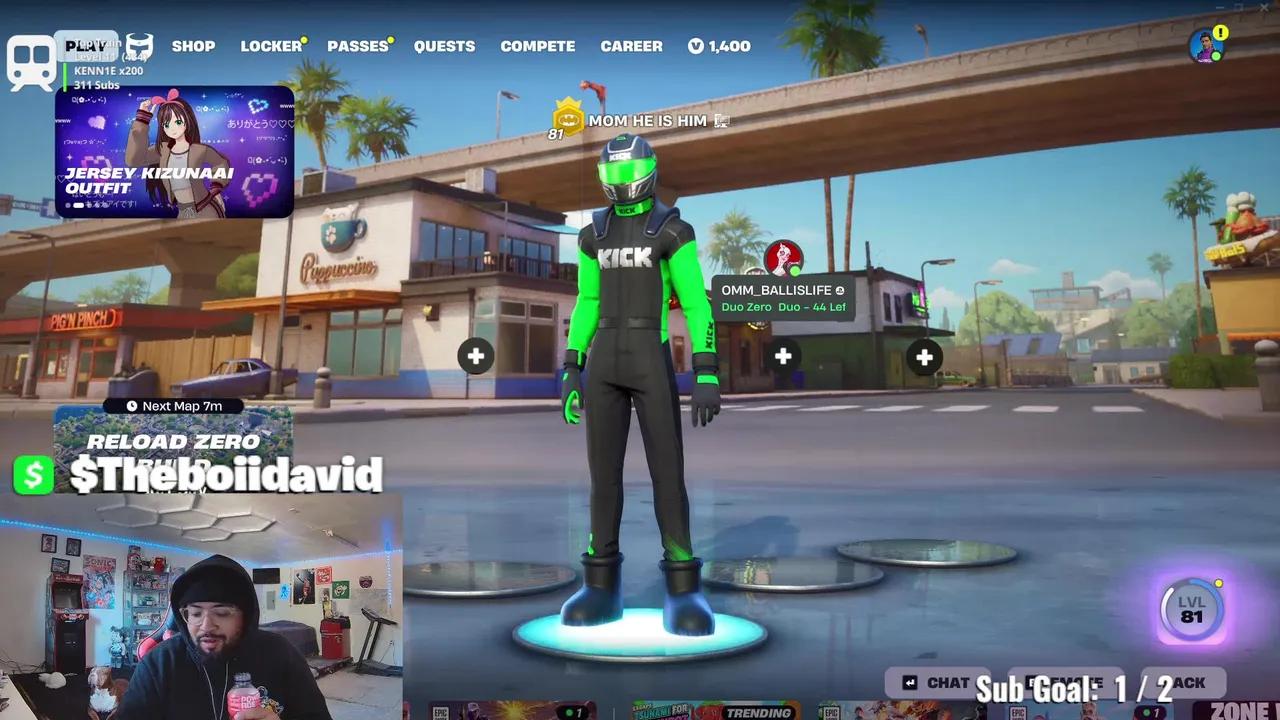Image resolution: width=1280 pixels, height=720 pixels.
Task: Open the QUESTS page
Action: click(444, 46)
